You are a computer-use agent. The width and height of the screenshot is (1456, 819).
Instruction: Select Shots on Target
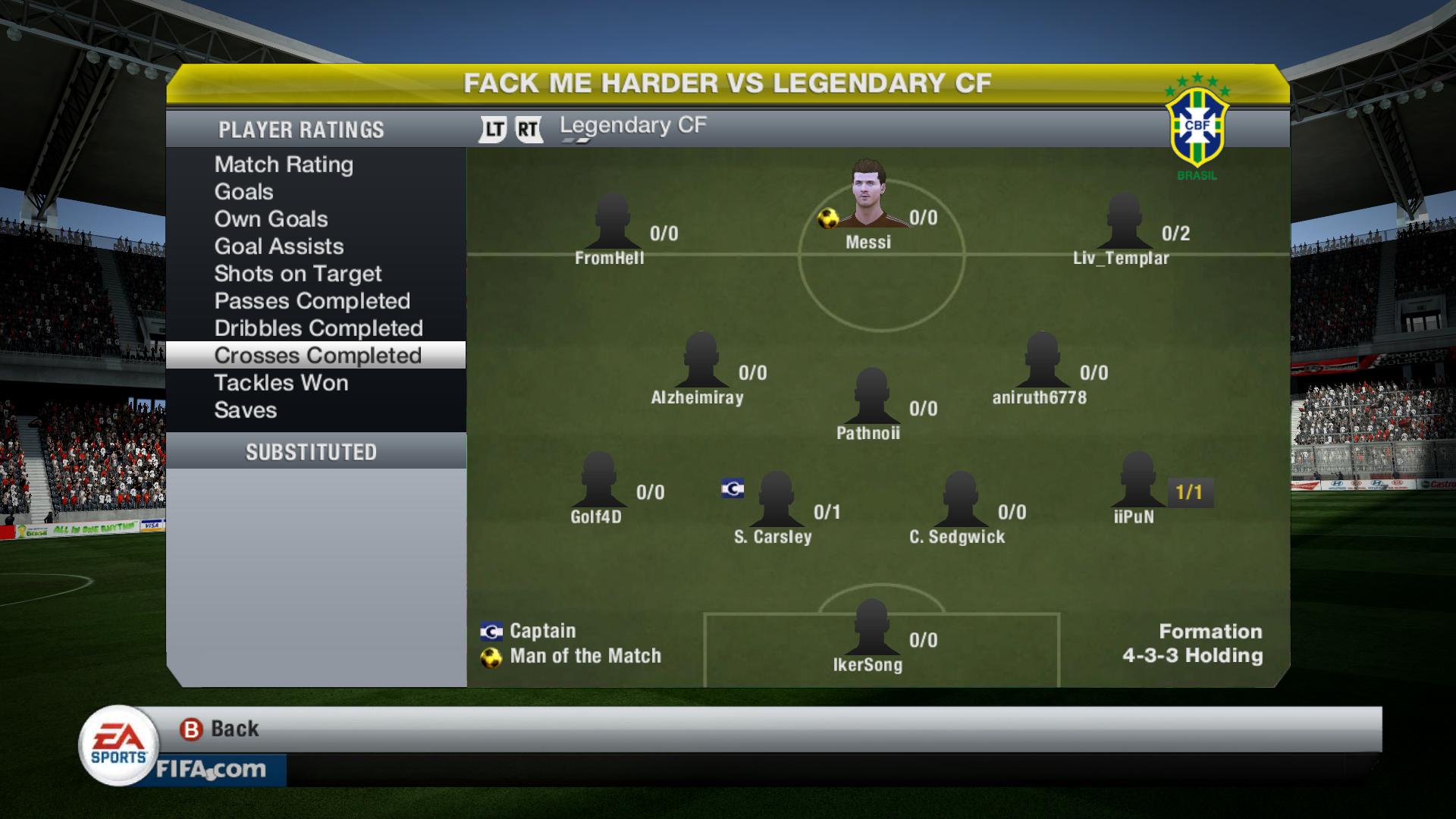tap(297, 274)
